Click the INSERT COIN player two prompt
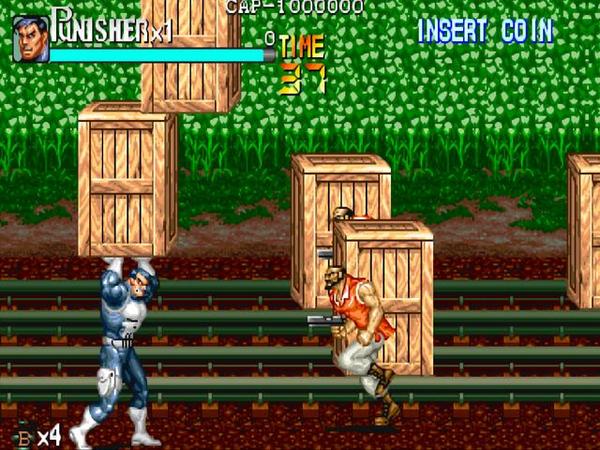Screen dimensions: 600x450 pos(485,31)
